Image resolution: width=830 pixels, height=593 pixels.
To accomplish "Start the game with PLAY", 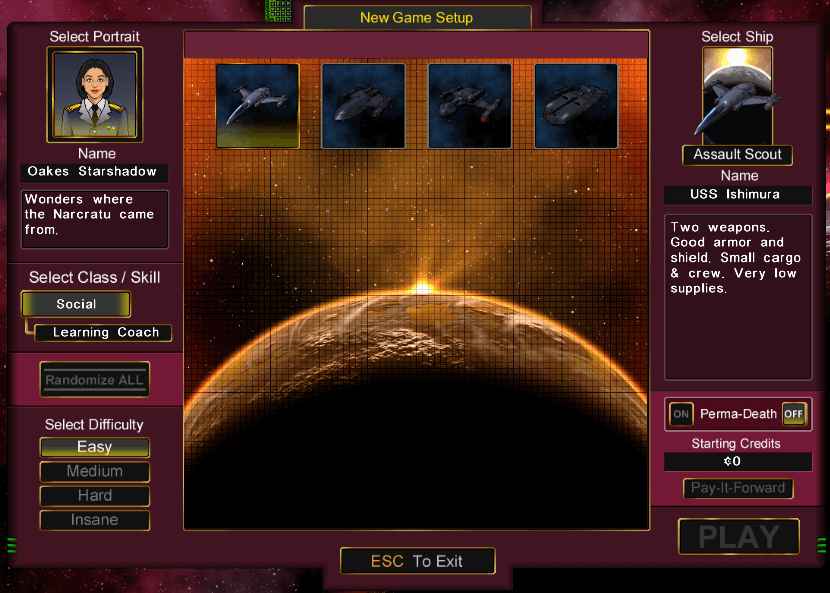I will 738,537.
